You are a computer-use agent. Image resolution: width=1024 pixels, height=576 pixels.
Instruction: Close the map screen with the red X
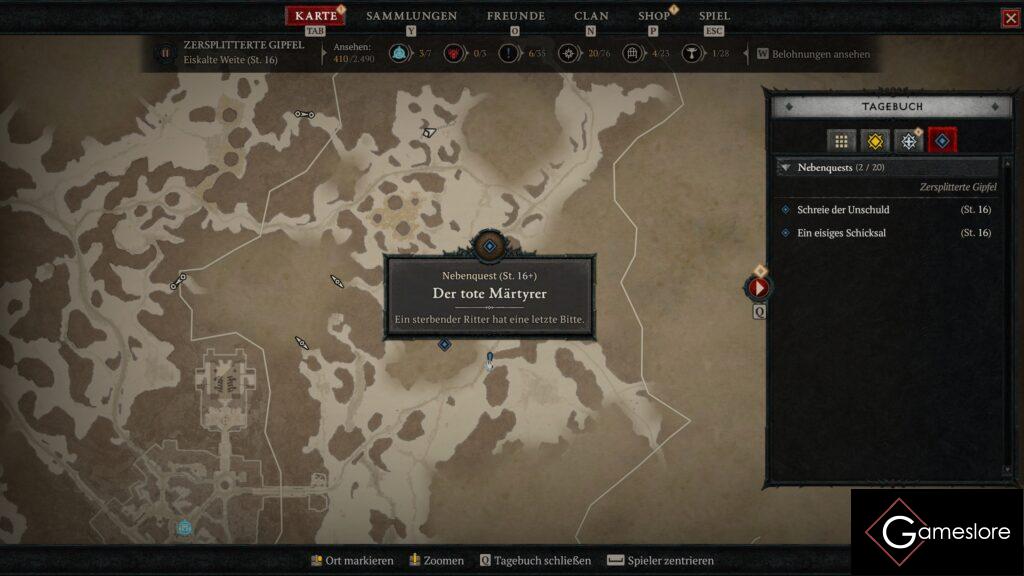coord(1010,18)
